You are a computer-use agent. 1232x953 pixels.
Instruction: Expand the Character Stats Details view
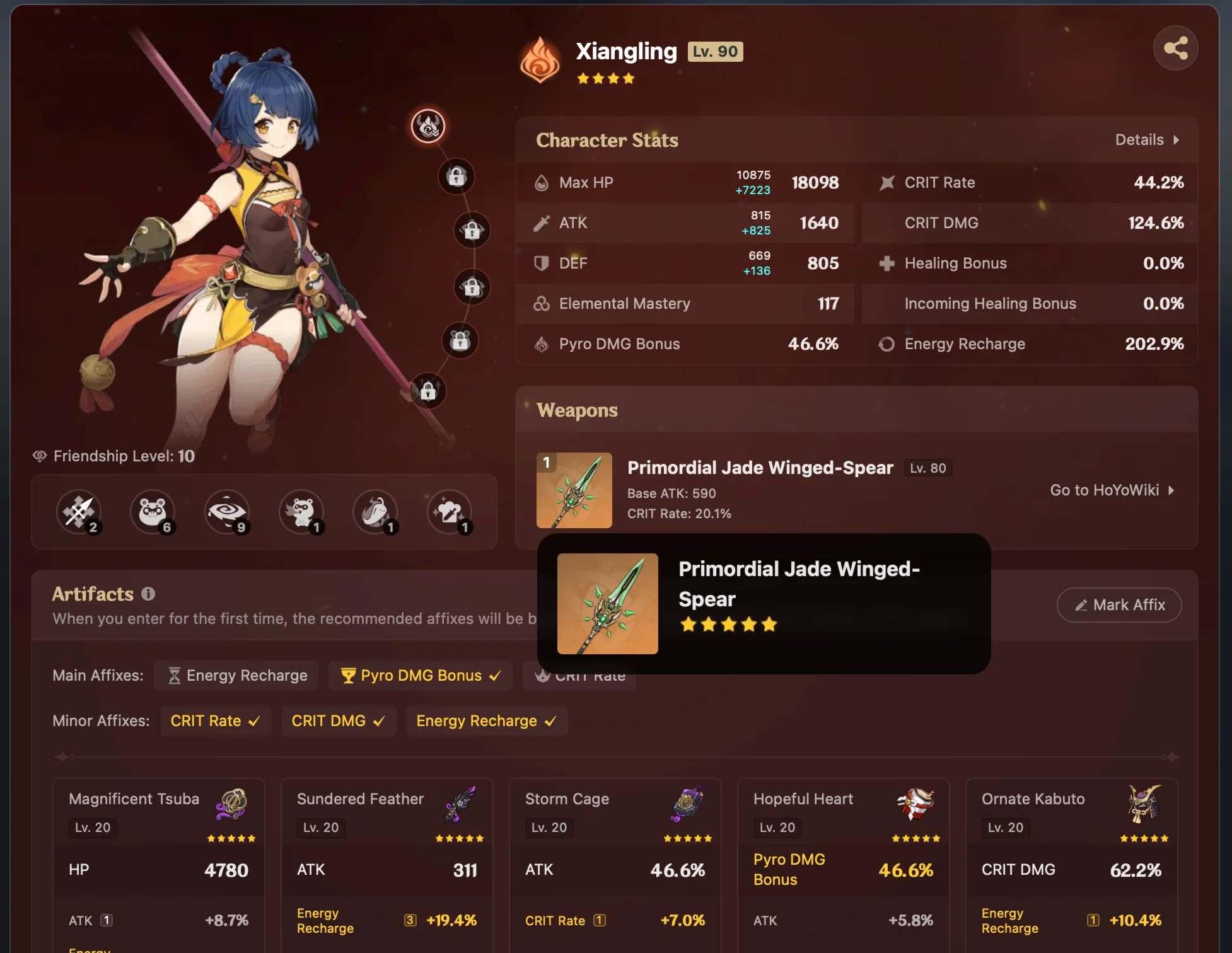click(1148, 139)
